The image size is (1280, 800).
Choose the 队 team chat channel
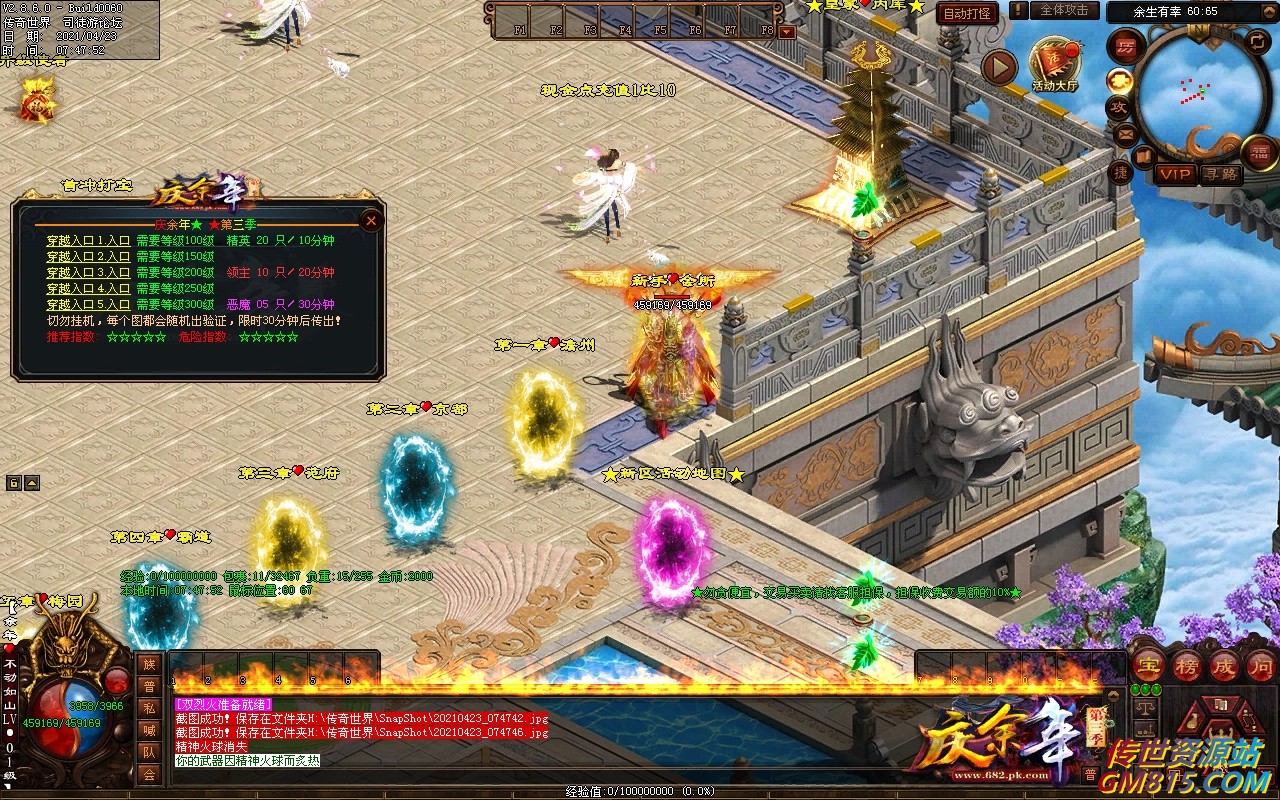point(149,752)
